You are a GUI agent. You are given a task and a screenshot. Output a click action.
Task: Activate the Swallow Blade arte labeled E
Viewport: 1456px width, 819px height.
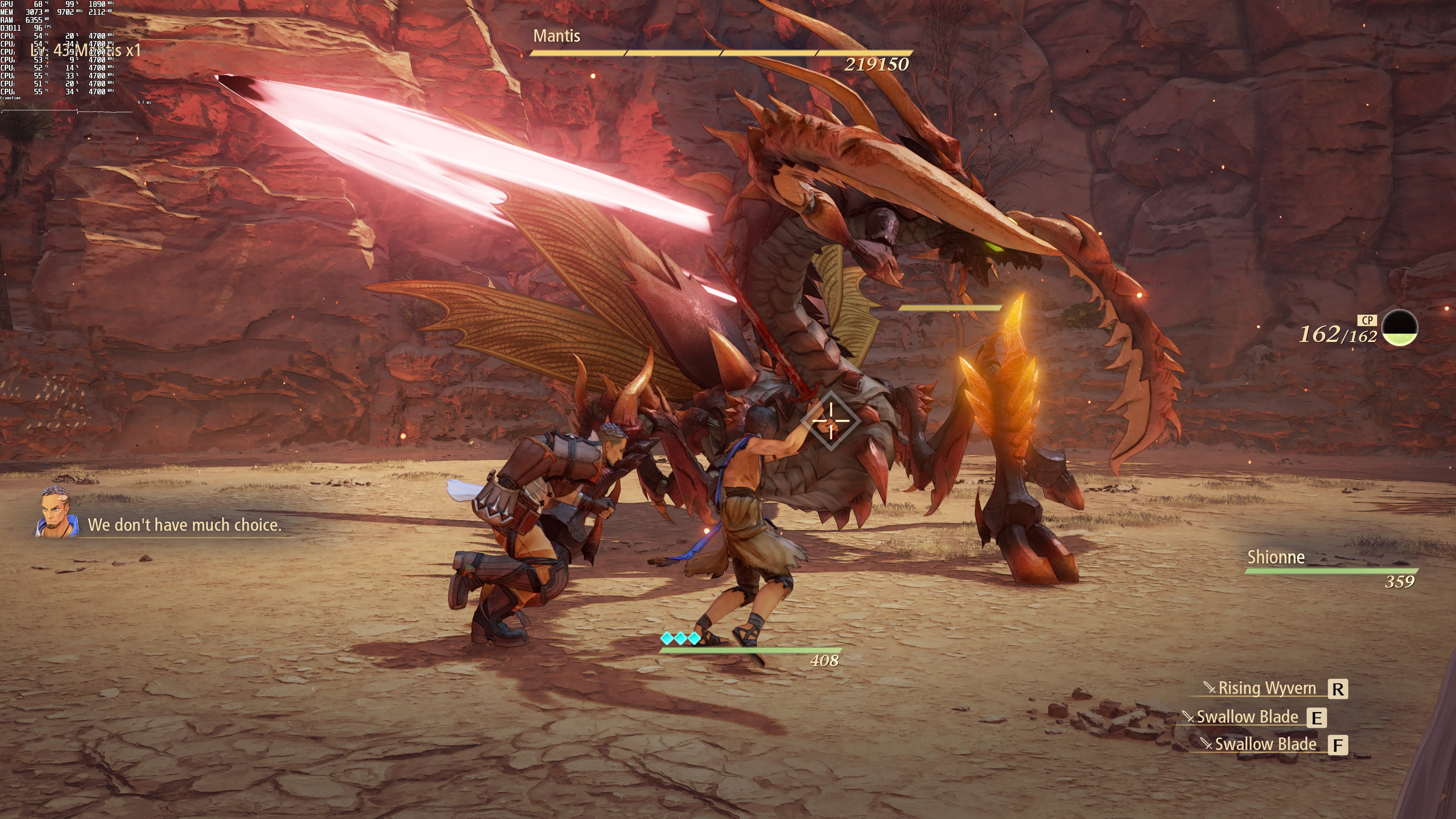pyautogui.click(x=1247, y=717)
